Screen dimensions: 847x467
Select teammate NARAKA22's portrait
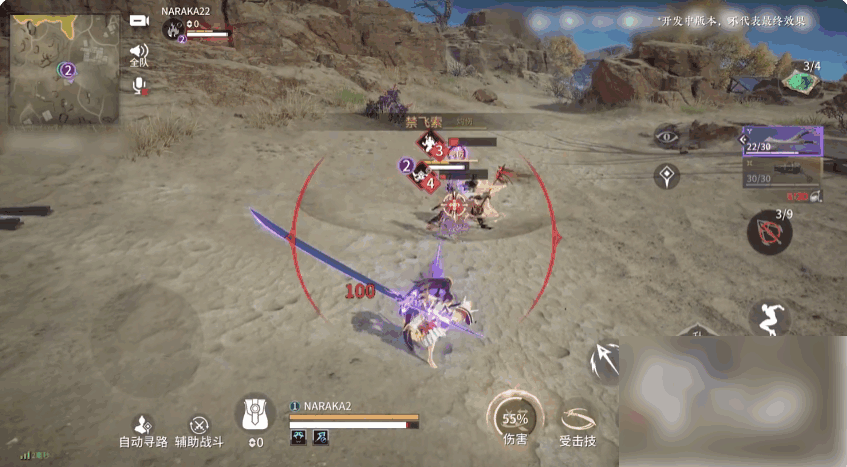[x=174, y=28]
